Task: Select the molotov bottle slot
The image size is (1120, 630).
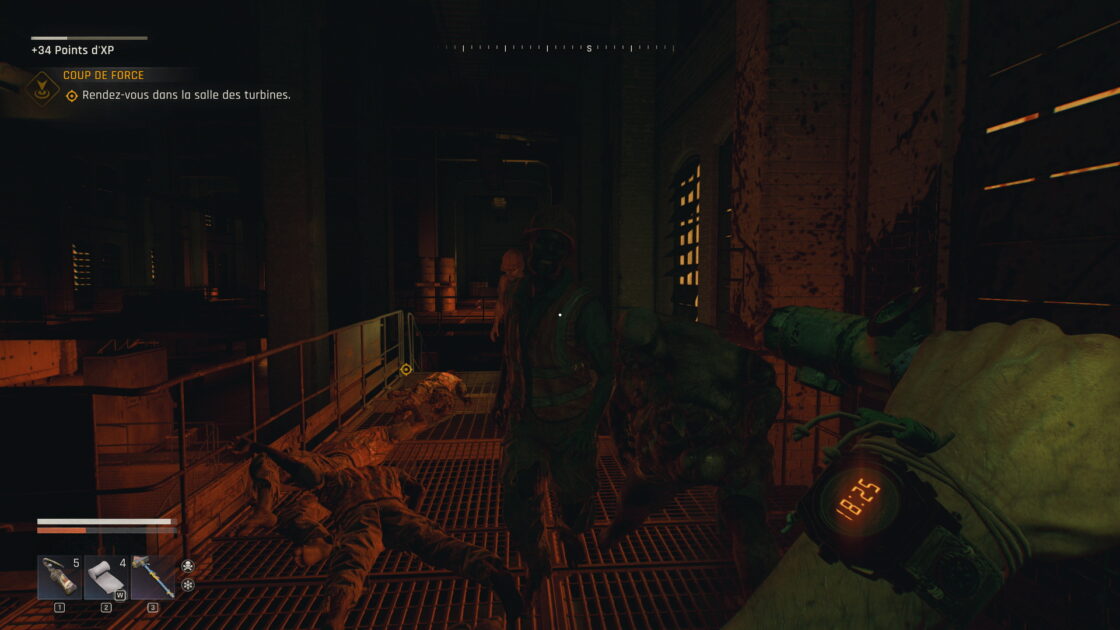Action: click(59, 577)
